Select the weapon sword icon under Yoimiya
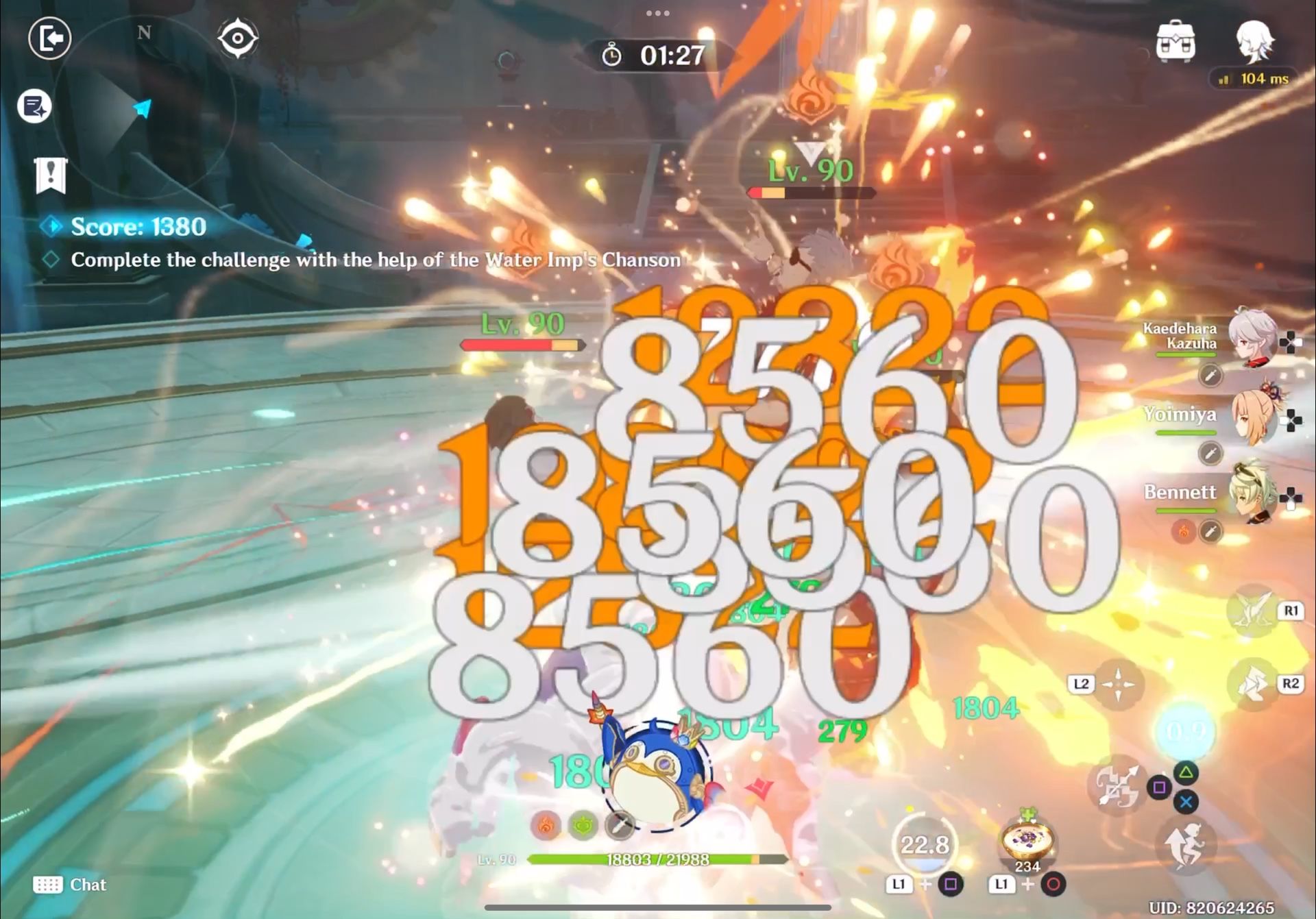This screenshot has height=919, width=1316. pyautogui.click(x=1210, y=452)
